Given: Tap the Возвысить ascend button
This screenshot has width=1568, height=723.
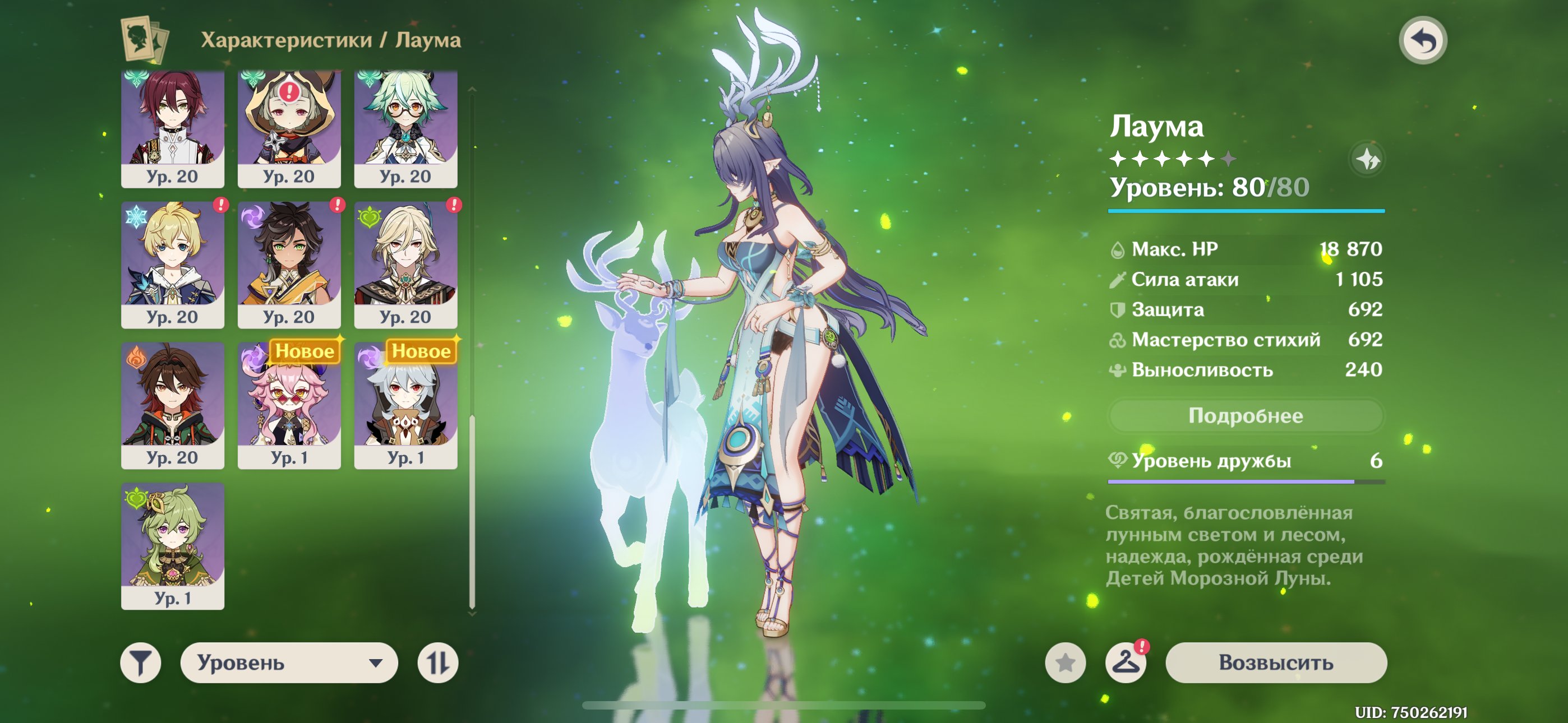Looking at the screenshot, I should pyautogui.click(x=1276, y=662).
